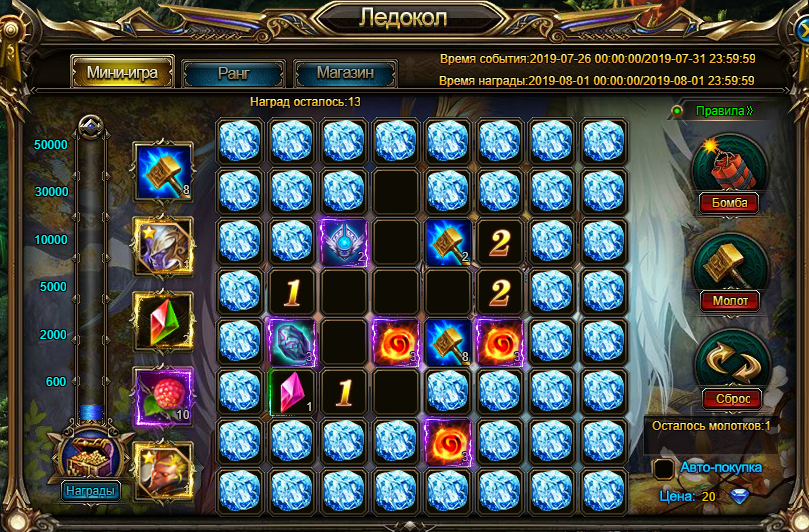
Task: Use the Бомба button
Action: (x=729, y=203)
